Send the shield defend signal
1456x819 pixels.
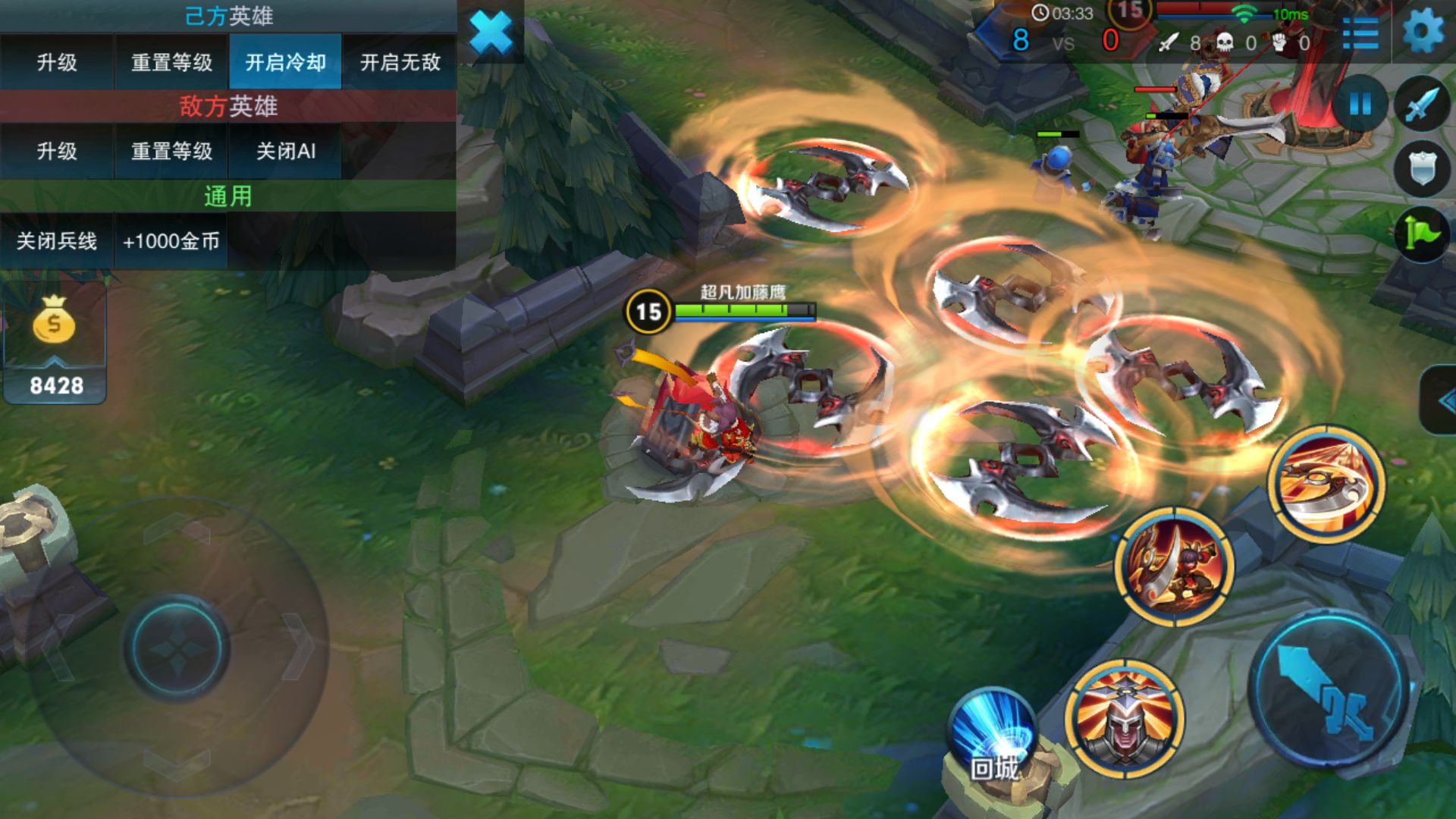click(x=1421, y=168)
